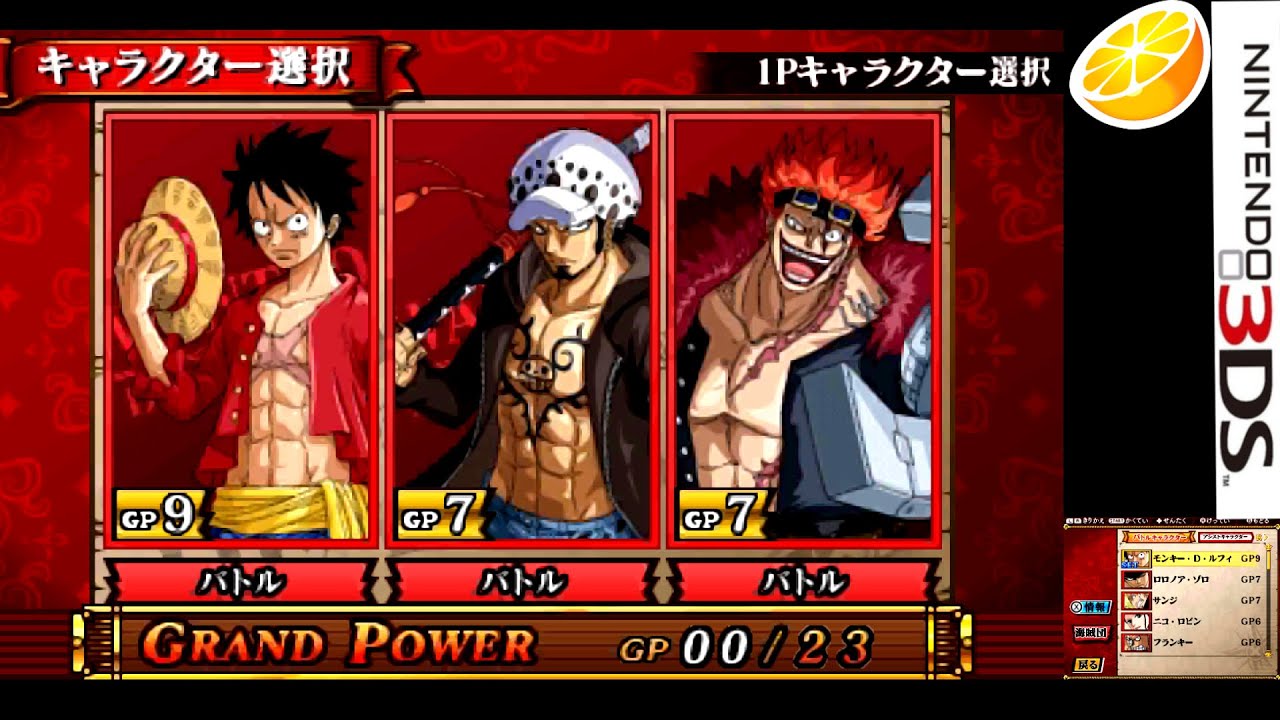The image size is (1280, 720).
Task: Collapse the battle character list header banner
Action: (x=1160, y=536)
